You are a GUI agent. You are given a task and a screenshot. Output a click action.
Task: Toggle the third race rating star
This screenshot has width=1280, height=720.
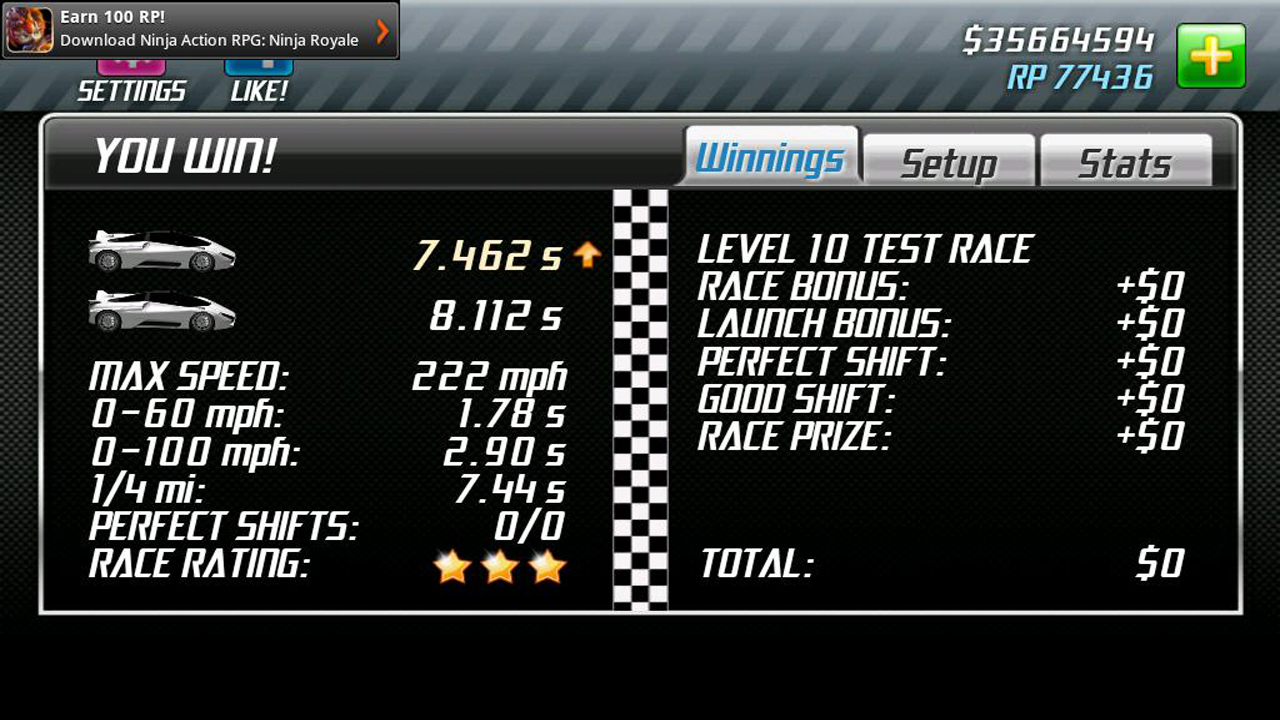point(545,566)
